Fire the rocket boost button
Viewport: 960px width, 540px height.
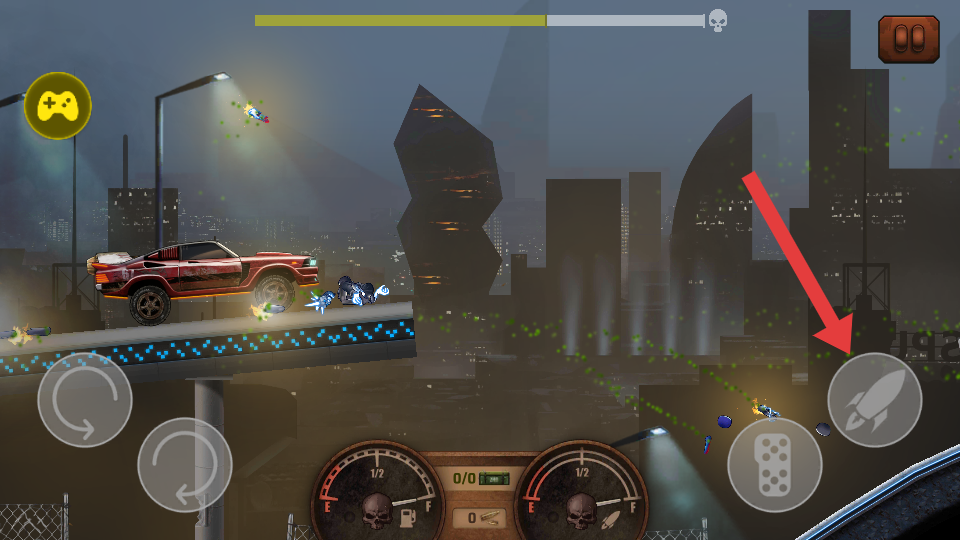(x=874, y=400)
